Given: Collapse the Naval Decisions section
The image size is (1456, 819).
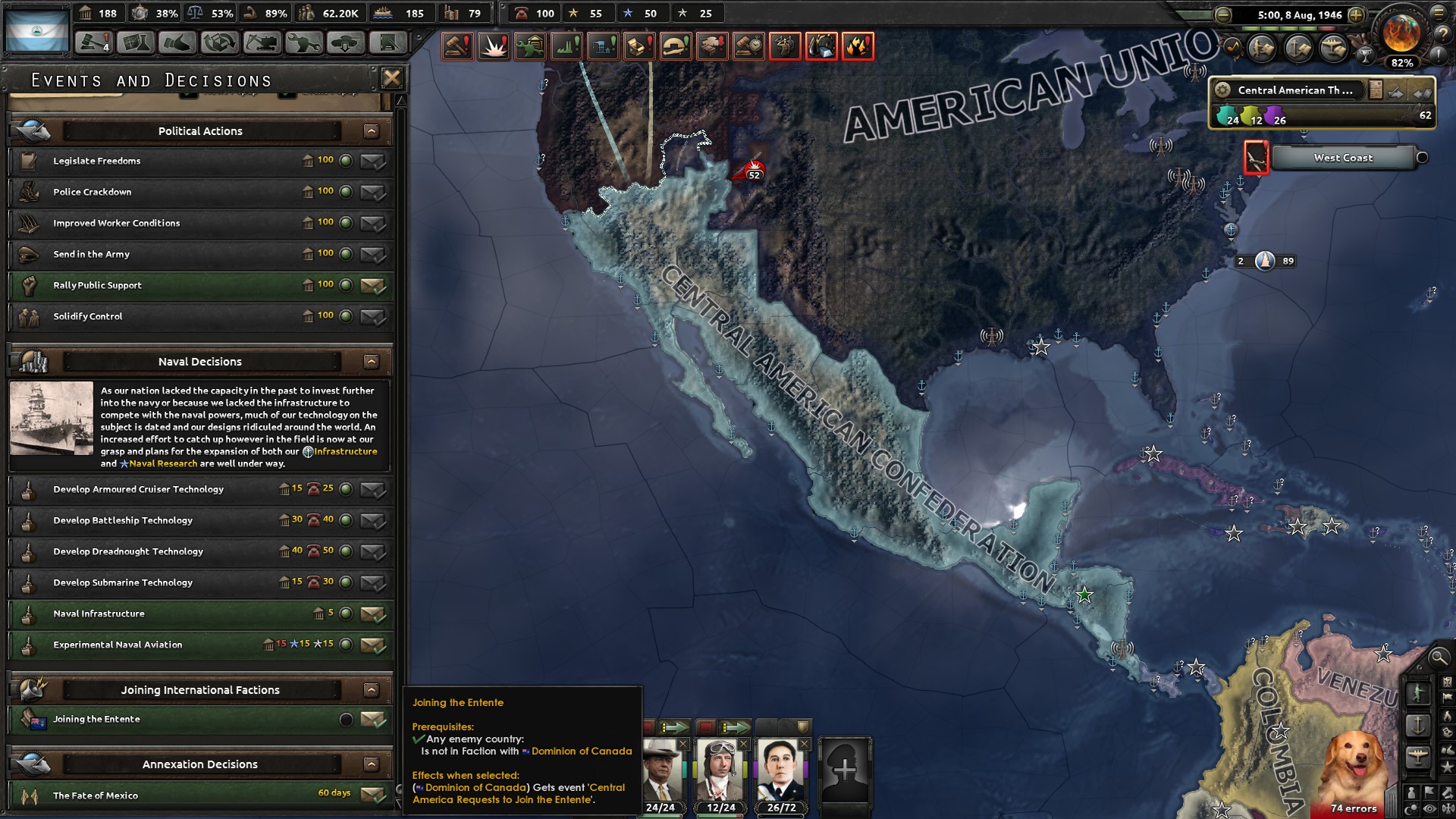Looking at the screenshot, I should tap(371, 362).
